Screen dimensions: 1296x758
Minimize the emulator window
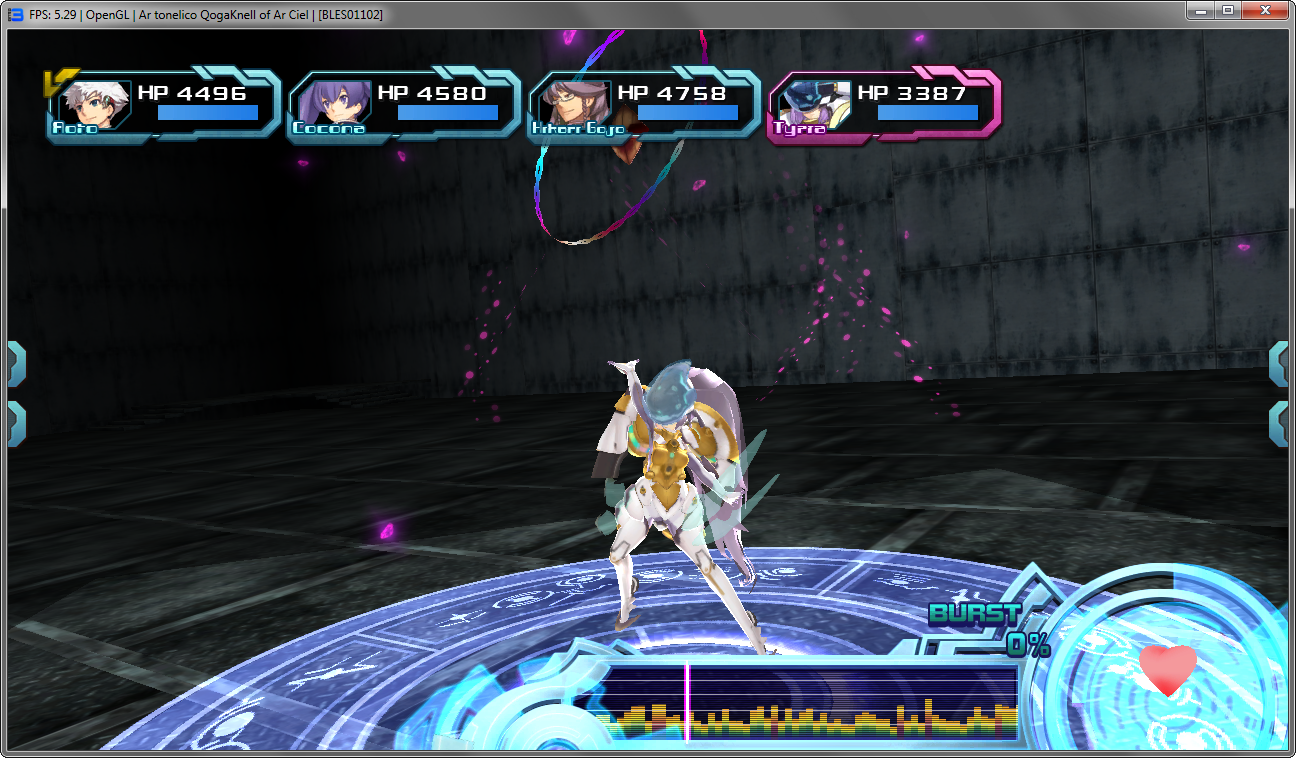tap(1200, 11)
